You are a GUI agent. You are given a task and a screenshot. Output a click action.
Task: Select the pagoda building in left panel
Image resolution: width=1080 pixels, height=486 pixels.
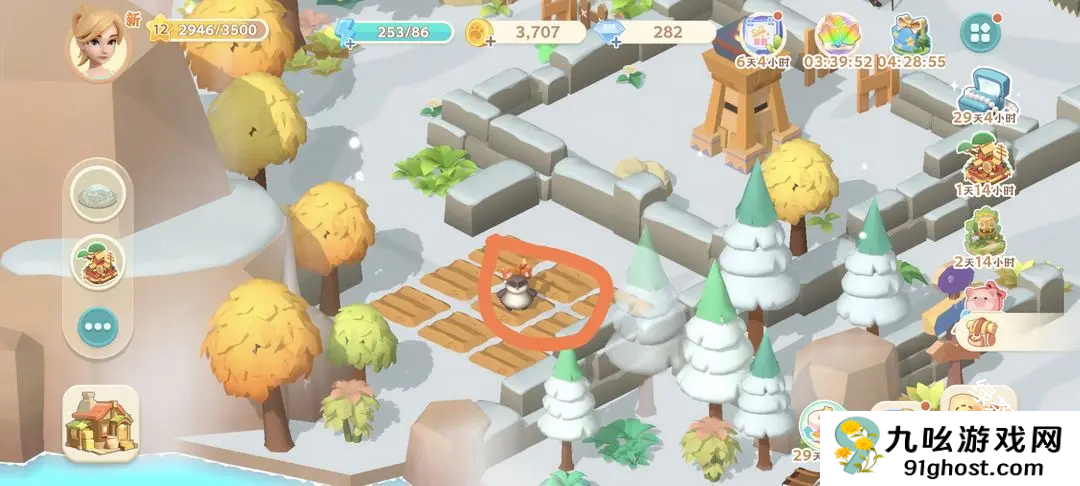[98, 260]
